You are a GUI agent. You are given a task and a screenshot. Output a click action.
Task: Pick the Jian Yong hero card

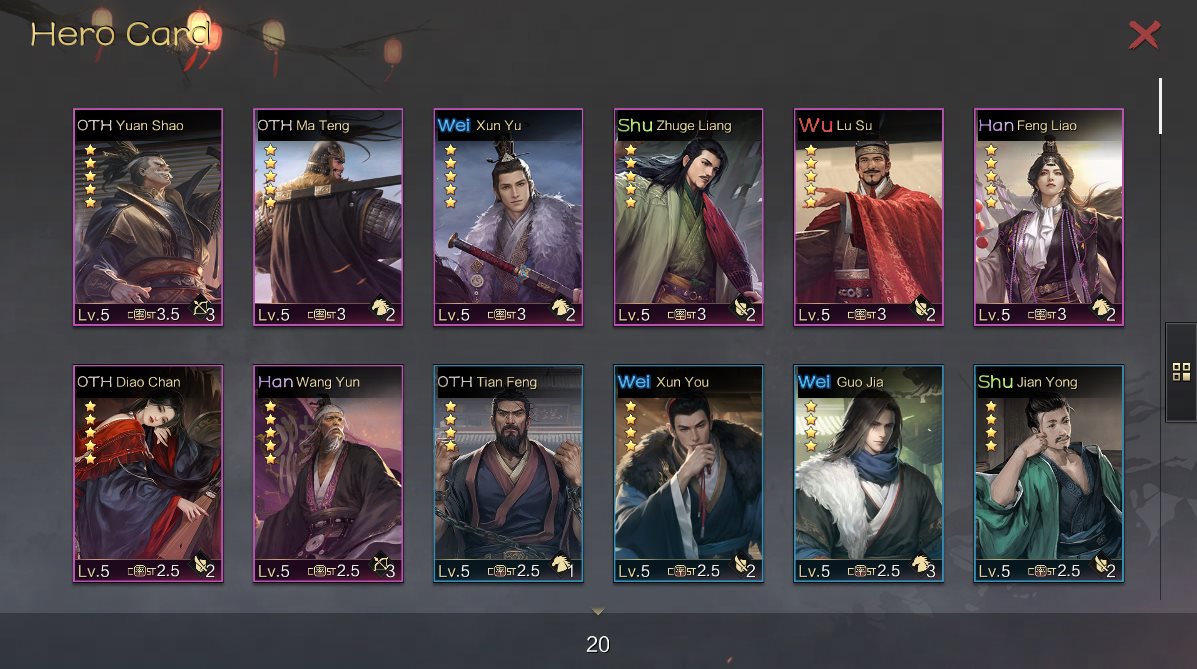pos(1048,473)
